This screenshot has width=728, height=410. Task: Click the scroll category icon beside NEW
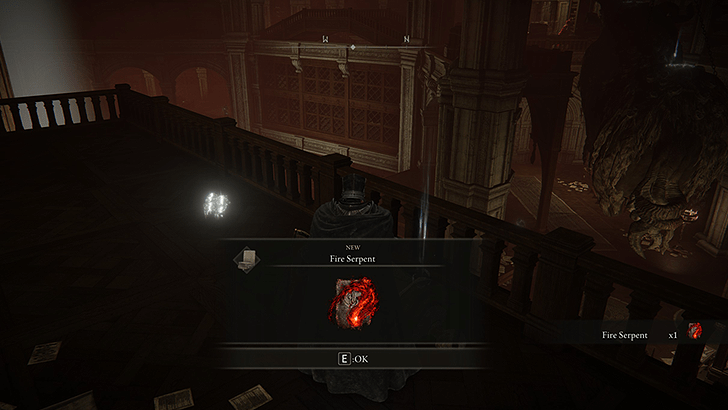246,260
